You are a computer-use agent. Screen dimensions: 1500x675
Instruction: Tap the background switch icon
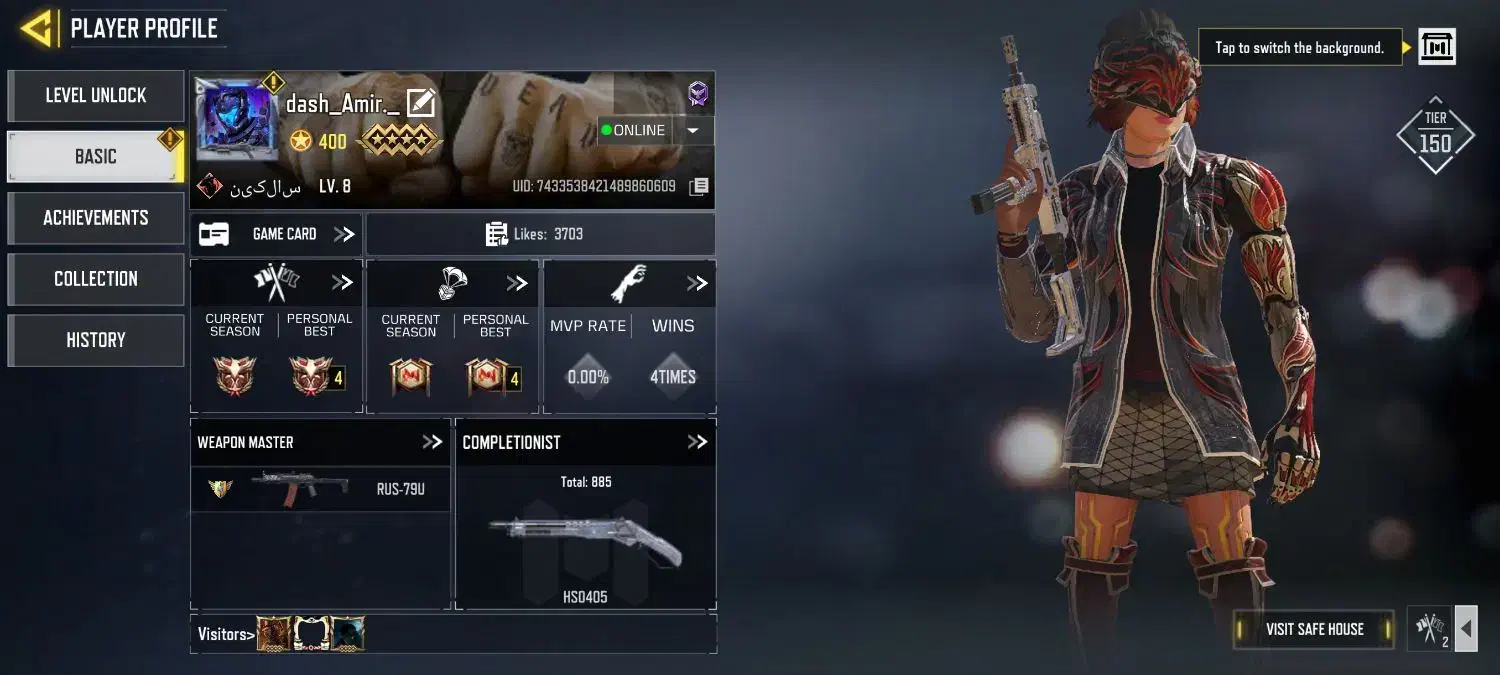tap(1437, 47)
